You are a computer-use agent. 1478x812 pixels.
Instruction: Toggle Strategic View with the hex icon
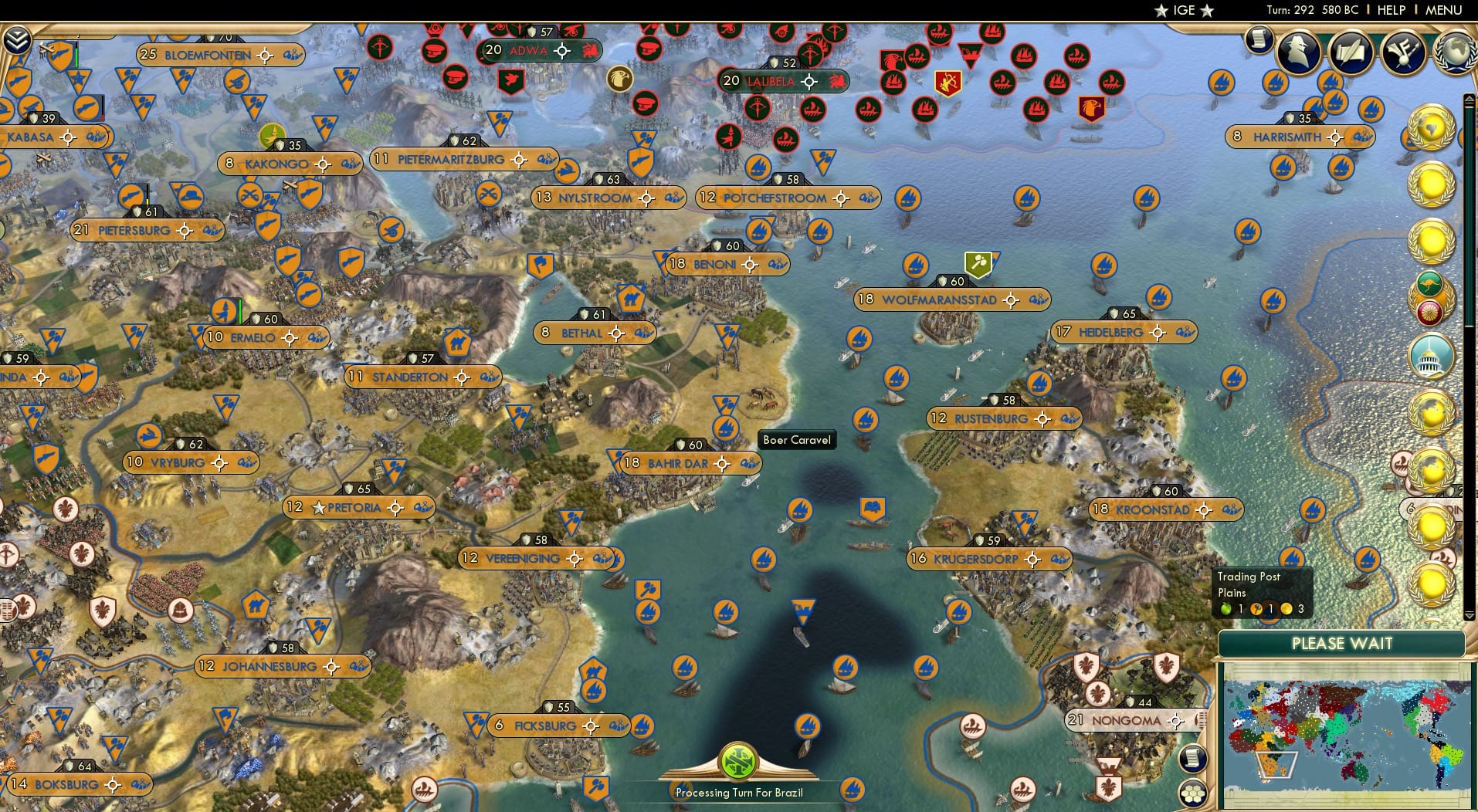click(x=1194, y=793)
